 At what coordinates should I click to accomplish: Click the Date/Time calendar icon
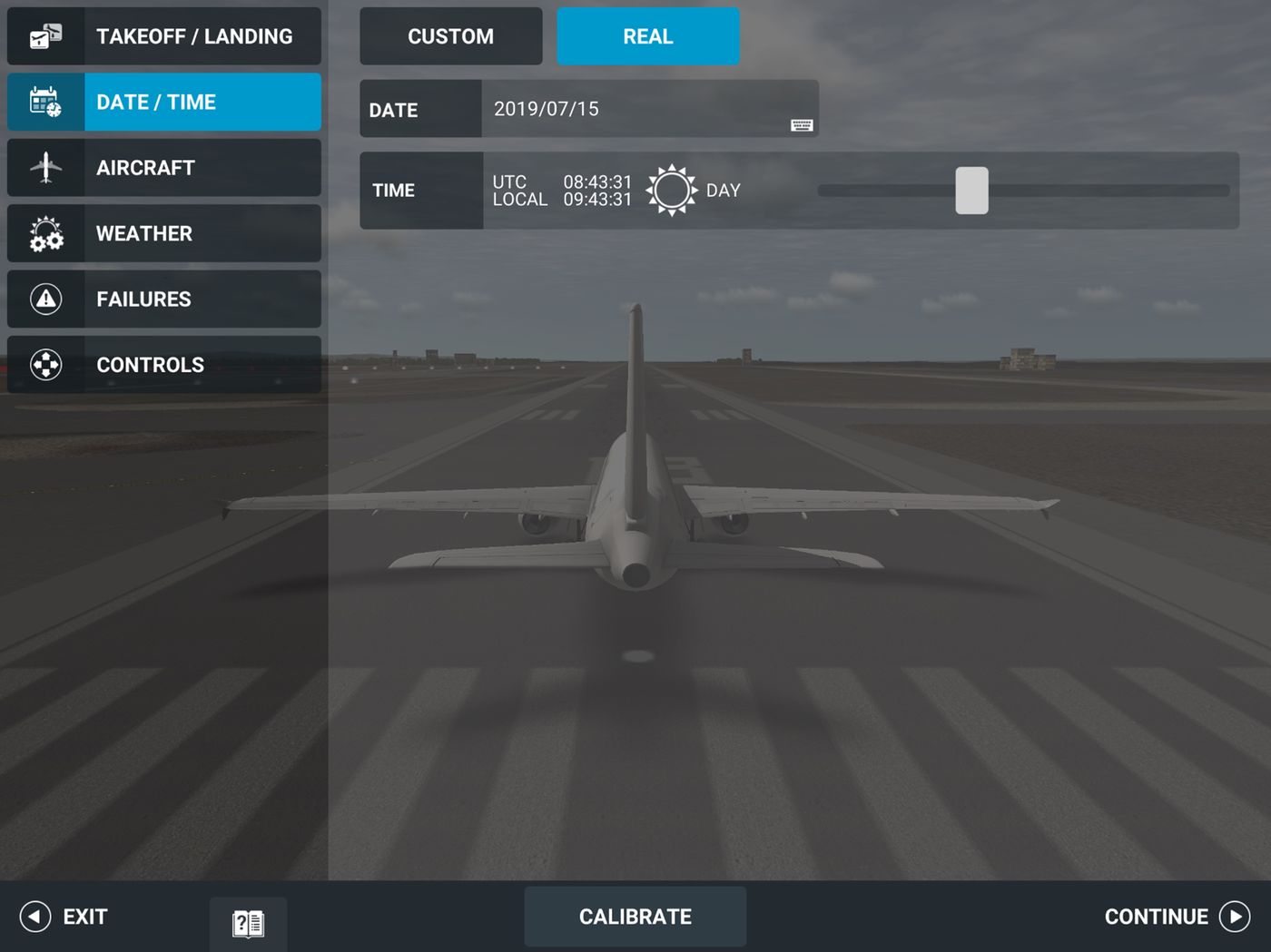pyautogui.click(x=45, y=102)
